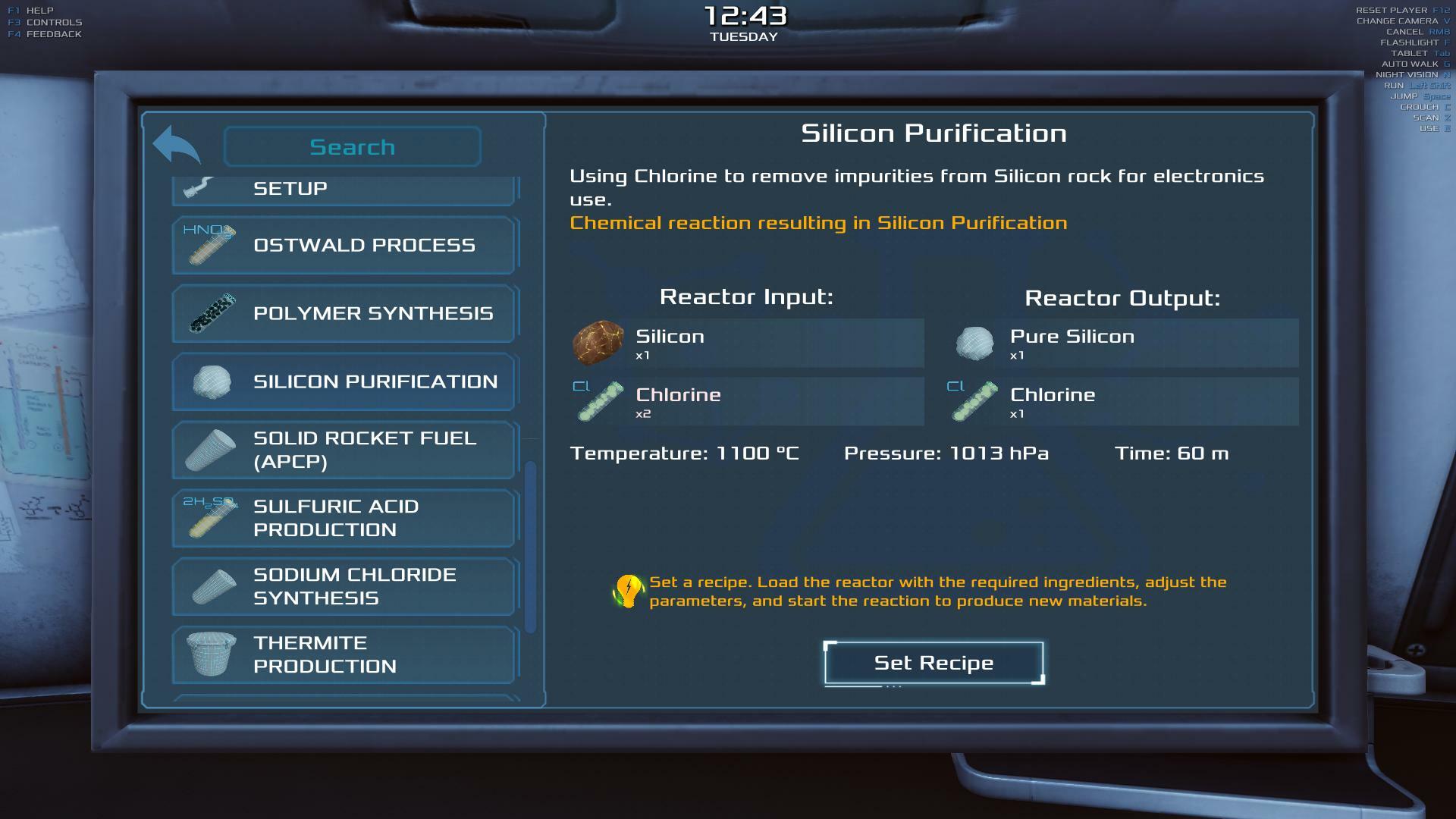Select the Silicon reactor input row

(x=747, y=344)
